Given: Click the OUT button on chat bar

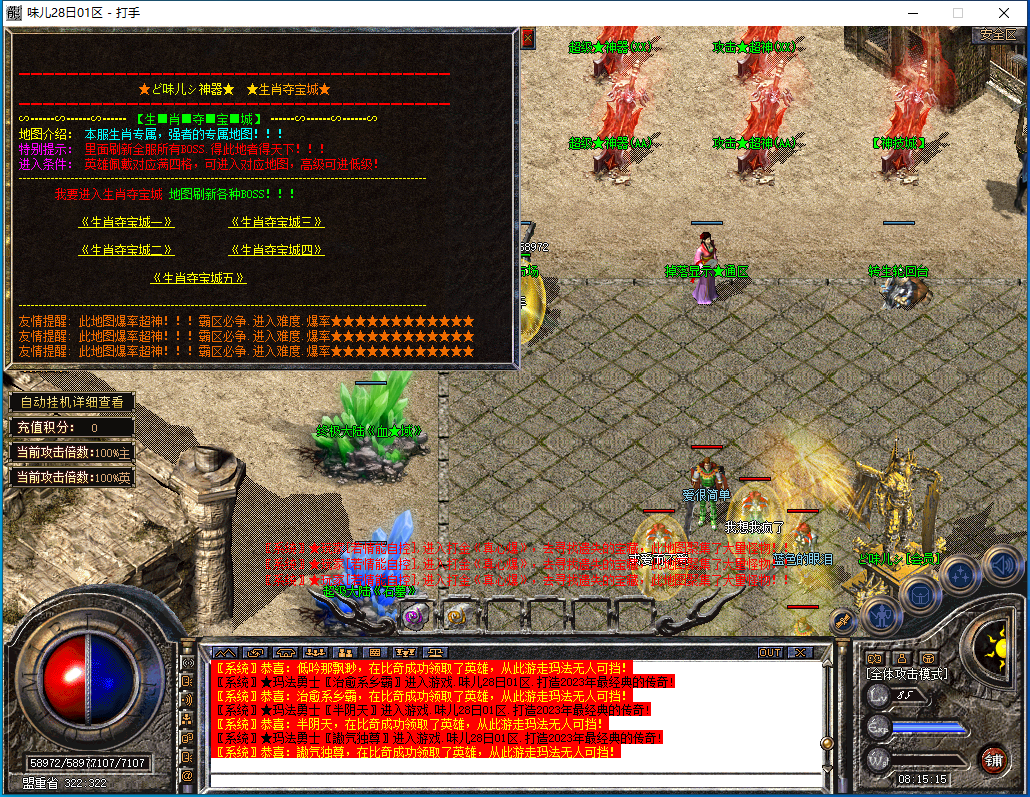Looking at the screenshot, I should (770, 652).
